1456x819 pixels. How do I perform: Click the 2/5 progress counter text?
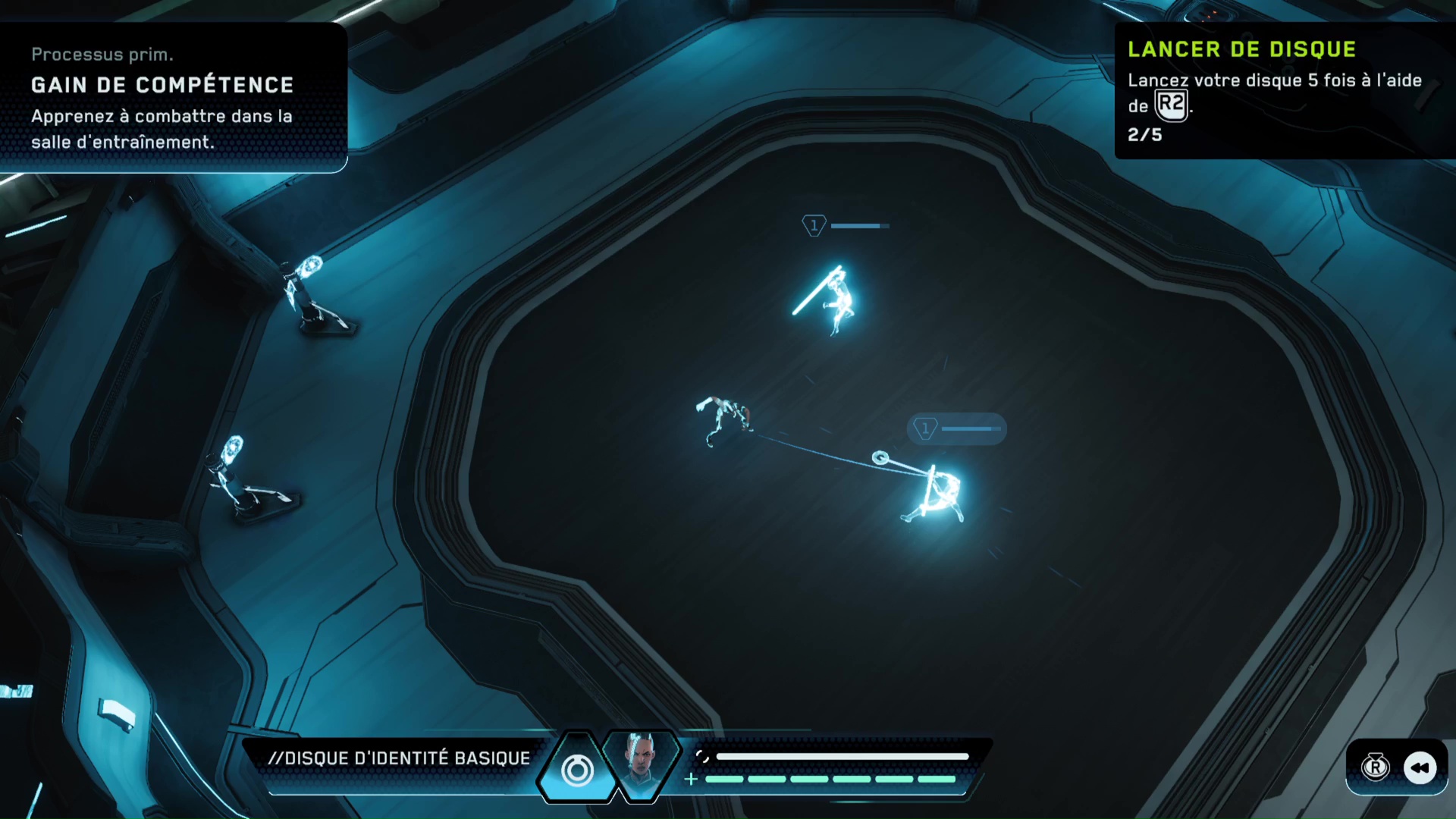1144,135
